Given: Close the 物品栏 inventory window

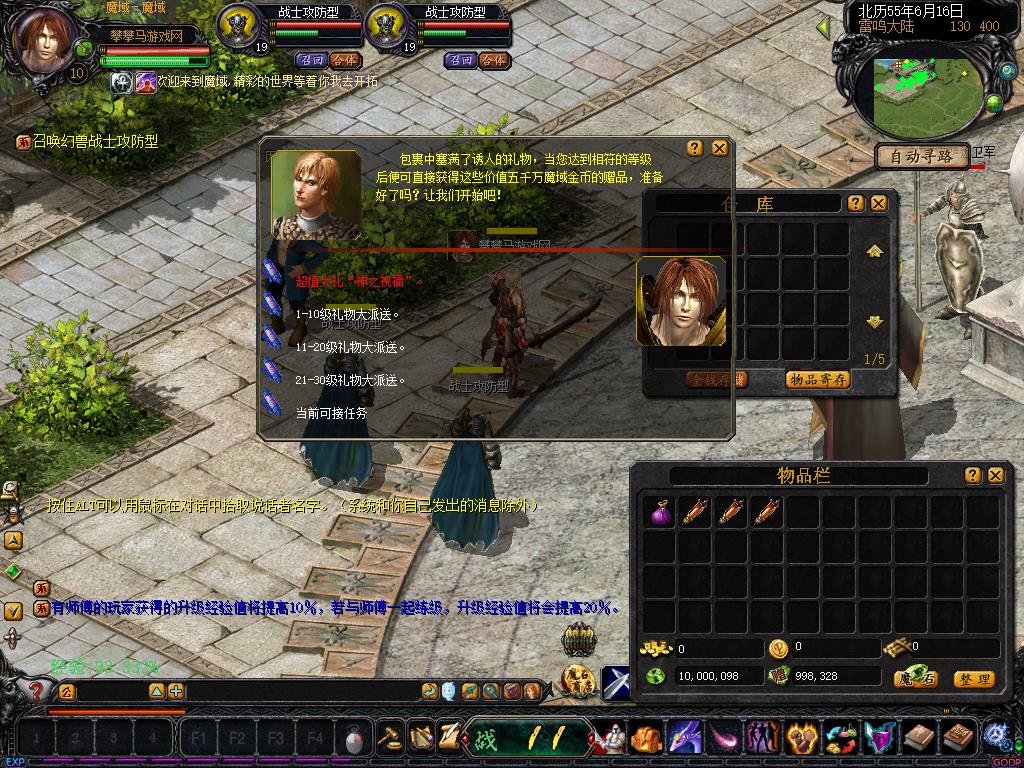Looking at the screenshot, I should (995, 475).
